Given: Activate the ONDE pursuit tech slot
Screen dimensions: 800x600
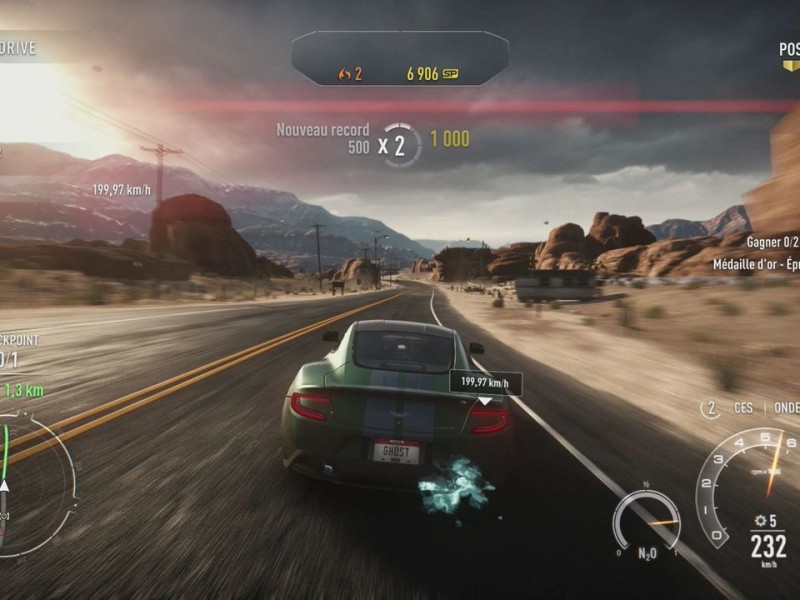Looking at the screenshot, I should click(786, 408).
